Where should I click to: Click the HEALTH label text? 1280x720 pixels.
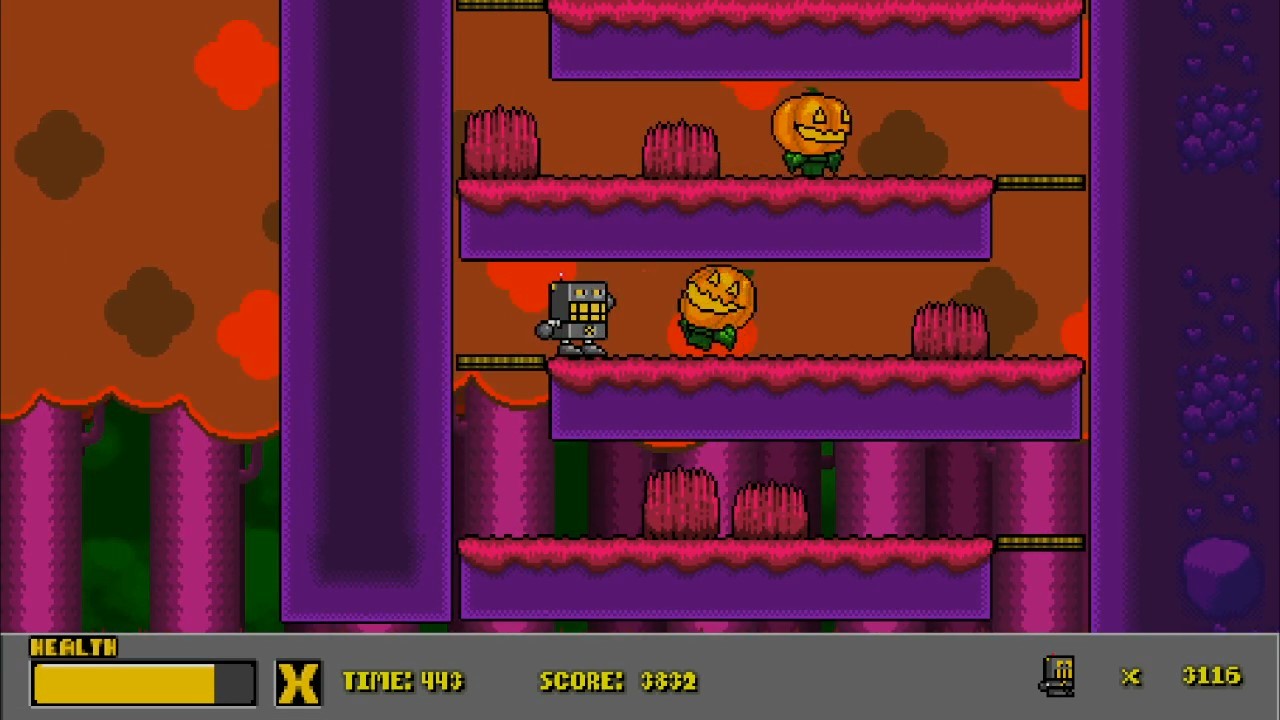coord(74,648)
